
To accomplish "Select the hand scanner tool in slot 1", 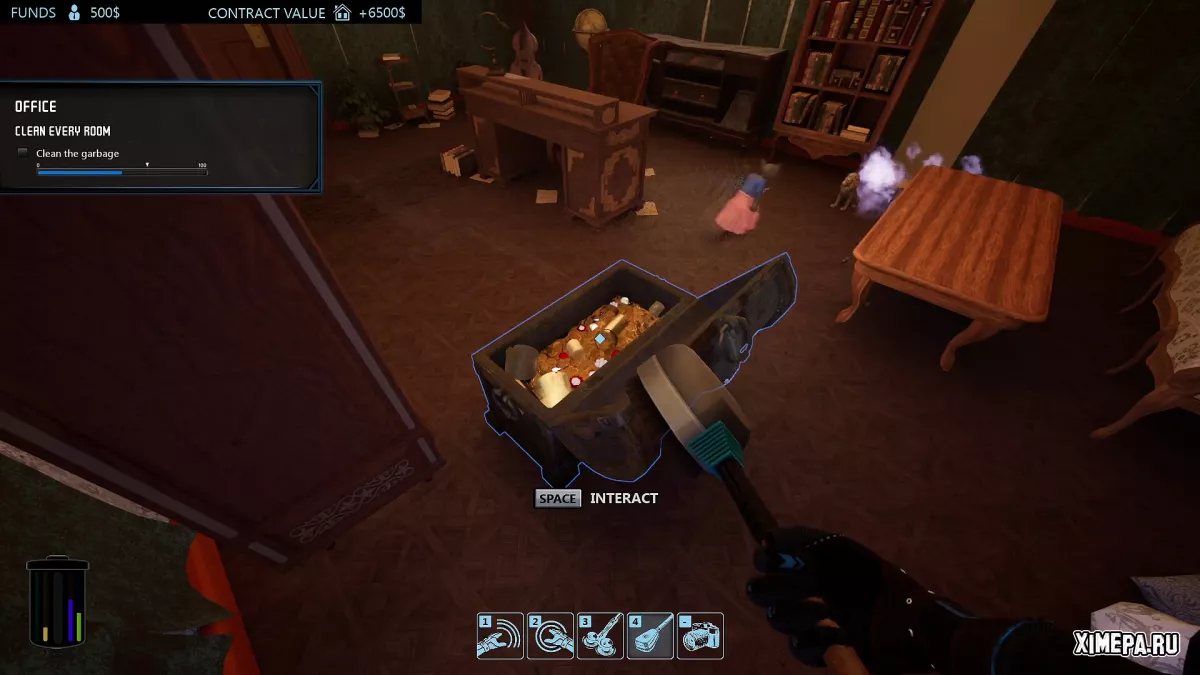I will (500, 636).
